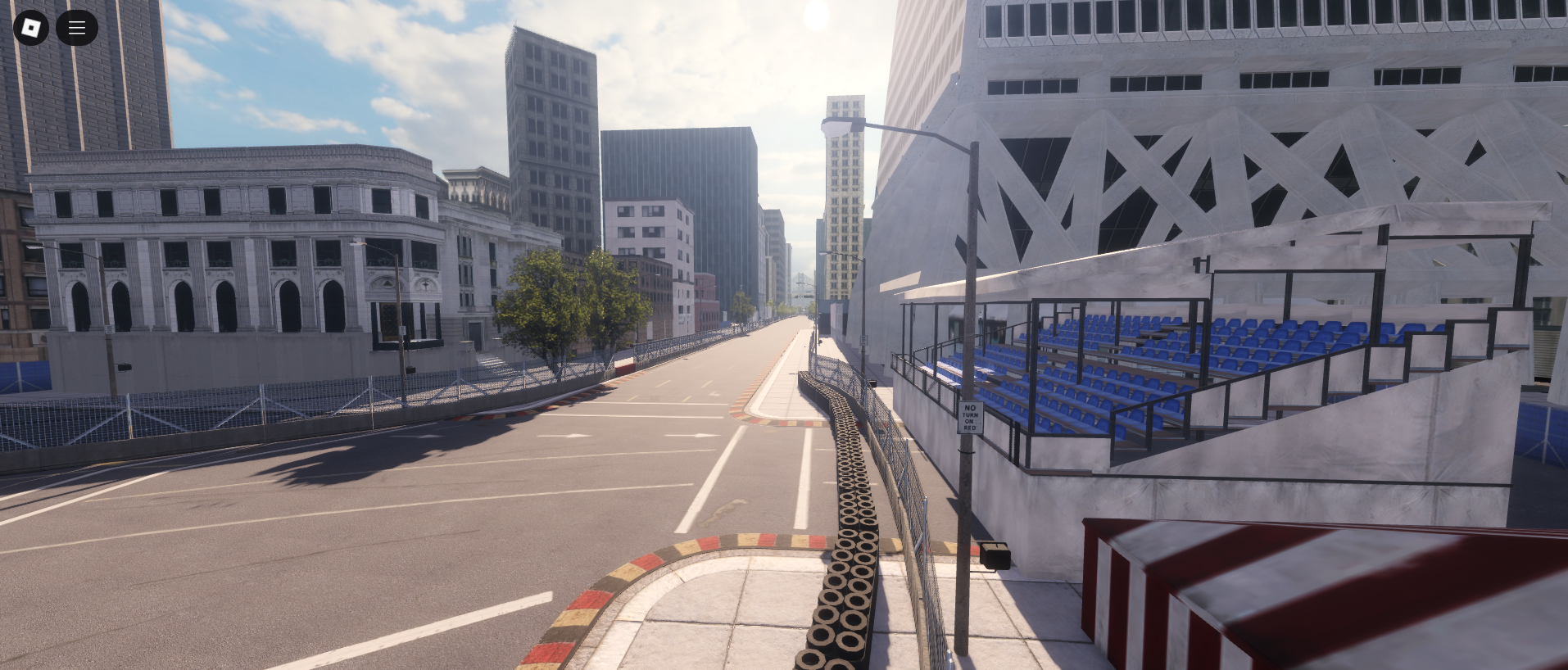The width and height of the screenshot is (1568, 670).
Task: Open the hamburger menu button
Action: coord(77,28)
